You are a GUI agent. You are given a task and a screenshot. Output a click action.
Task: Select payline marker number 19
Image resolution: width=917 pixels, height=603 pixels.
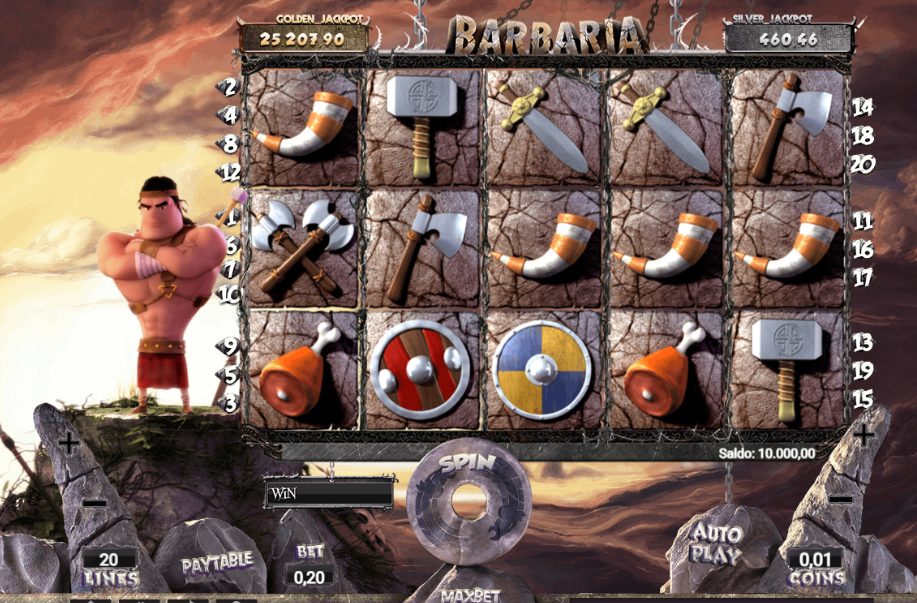pyautogui.click(x=862, y=370)
